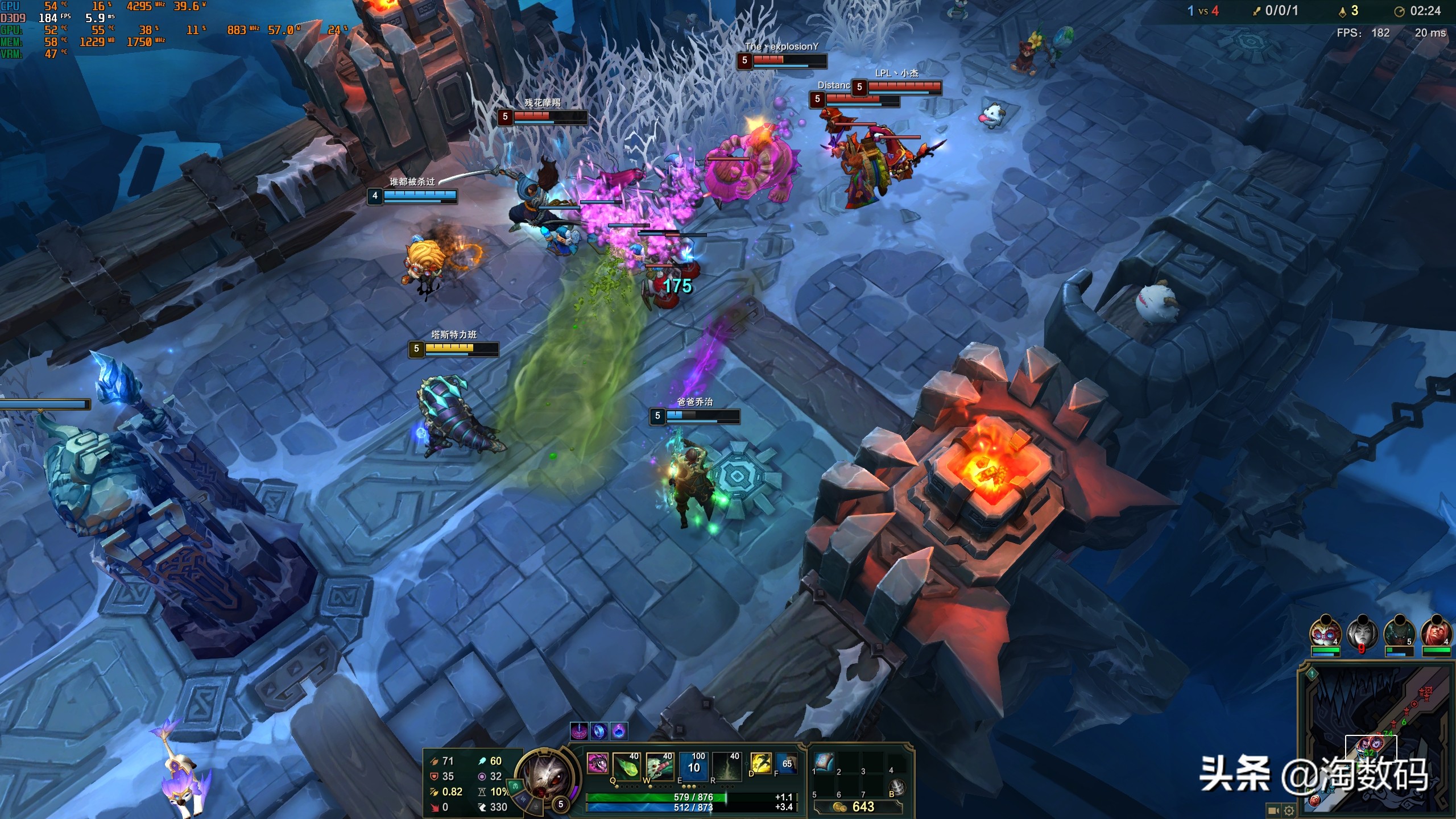Screen dimensions: 1456x819
Task: Toggle the camera button beside the minimap
Action: point(1273,810)
